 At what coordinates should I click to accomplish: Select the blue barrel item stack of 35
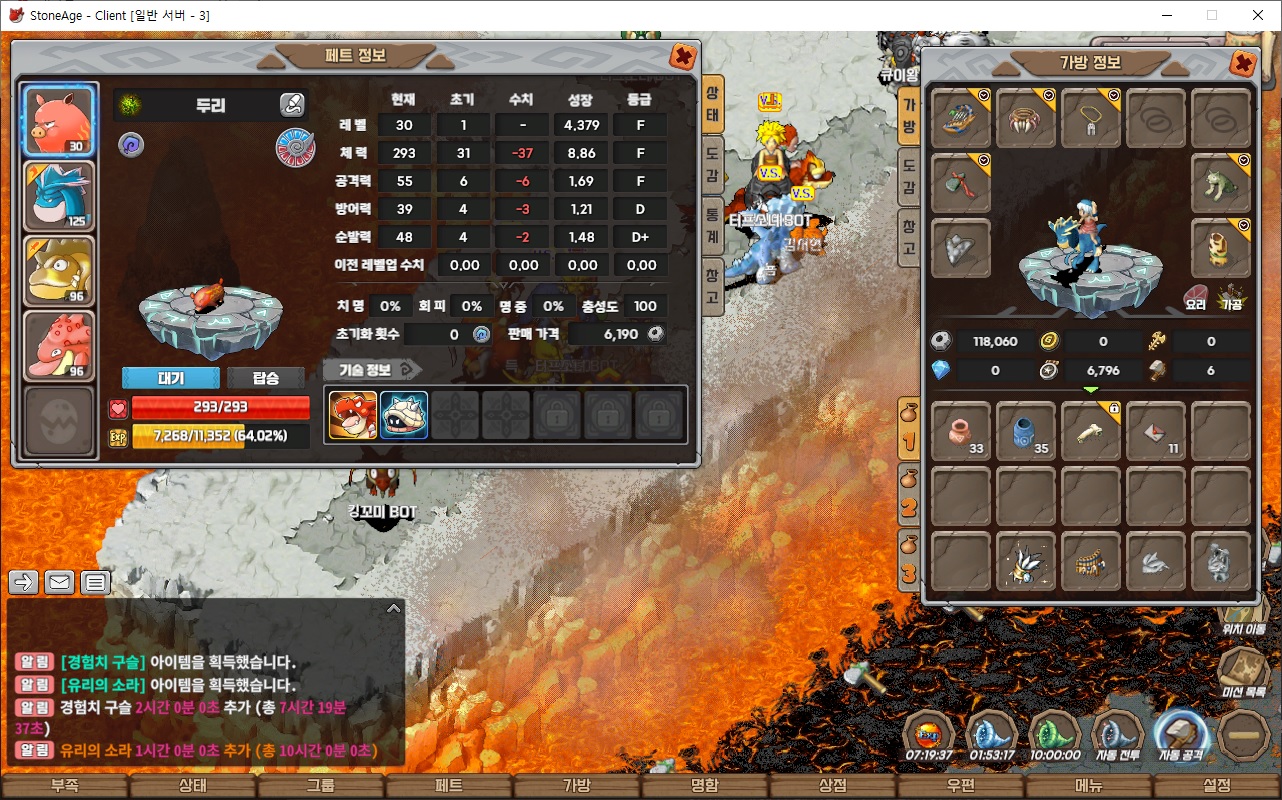[1026, 432]
